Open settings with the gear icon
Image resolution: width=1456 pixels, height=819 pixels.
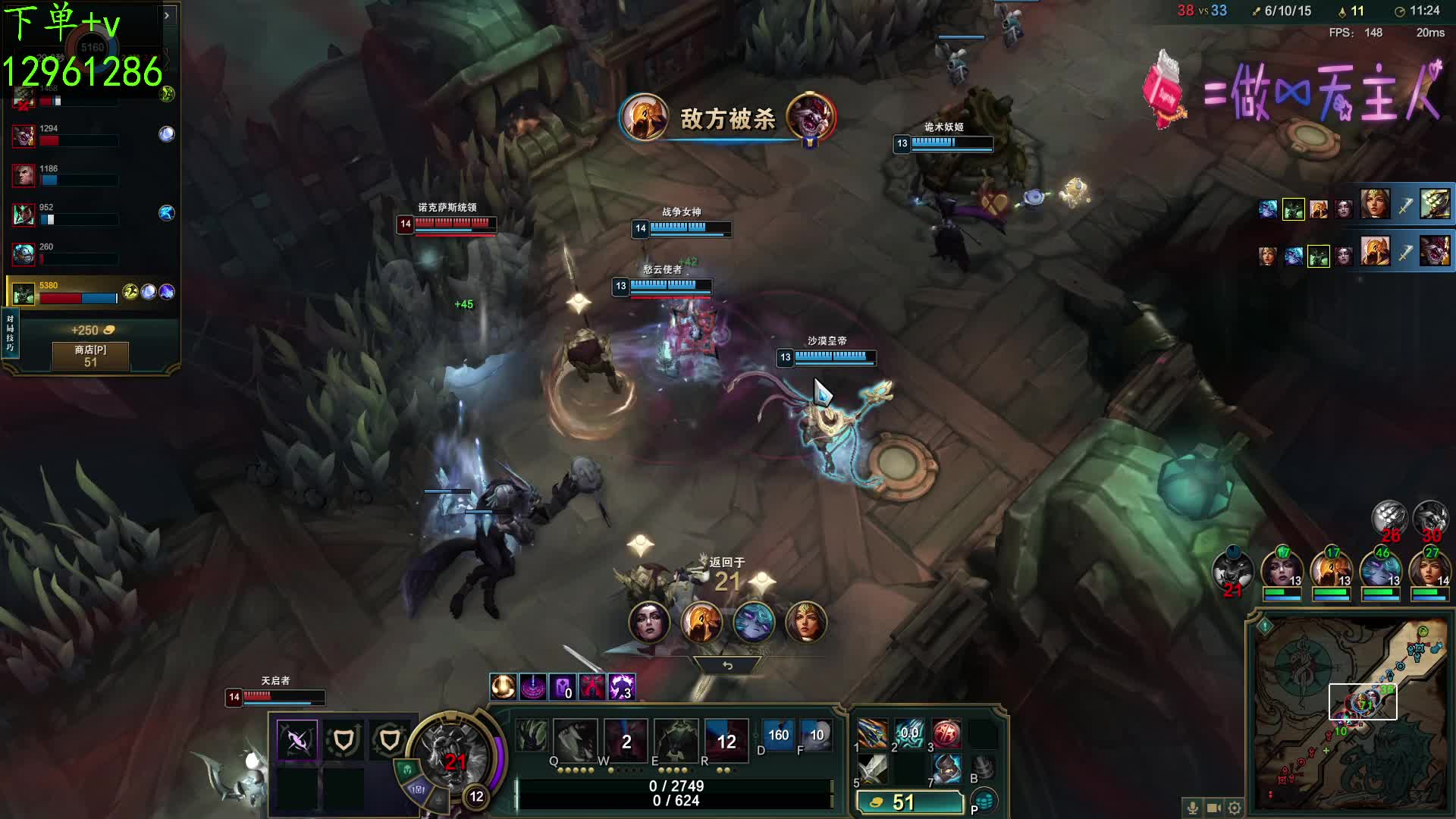click(x=1235, y=808)
